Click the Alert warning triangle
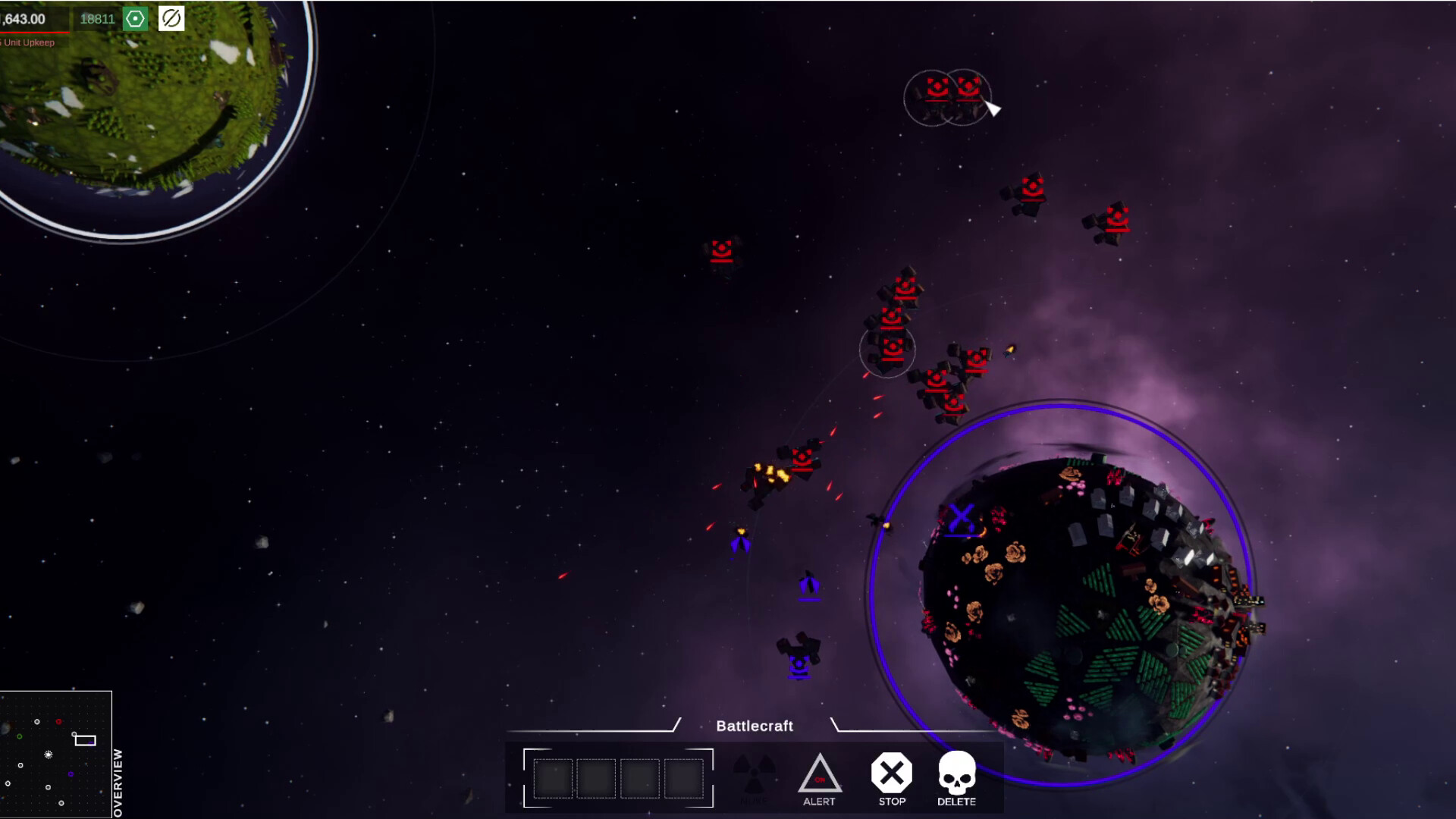1456x819 pixels. (x=820, y=773)
